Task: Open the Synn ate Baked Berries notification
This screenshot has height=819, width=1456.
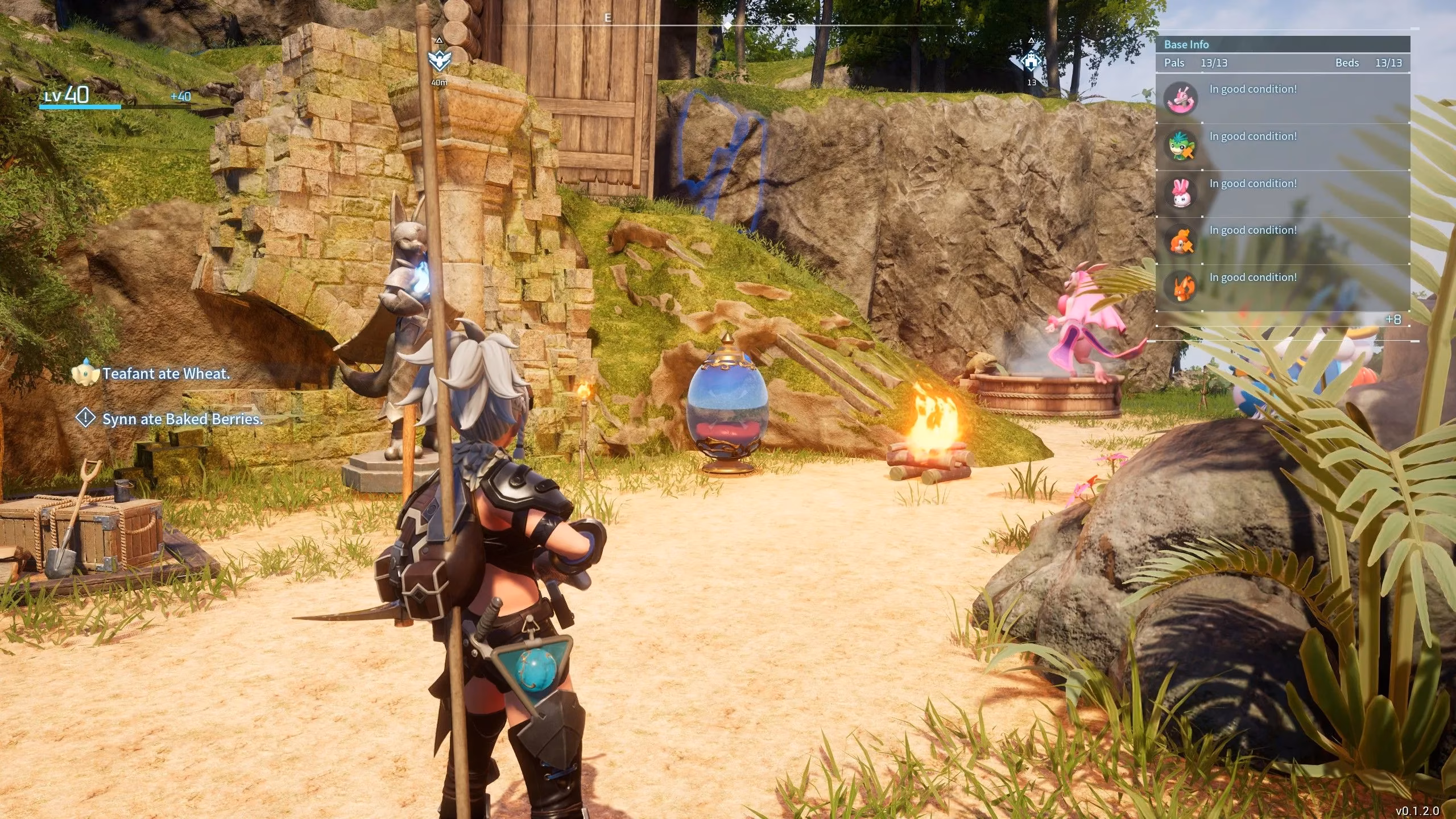Action: point(182,419)
